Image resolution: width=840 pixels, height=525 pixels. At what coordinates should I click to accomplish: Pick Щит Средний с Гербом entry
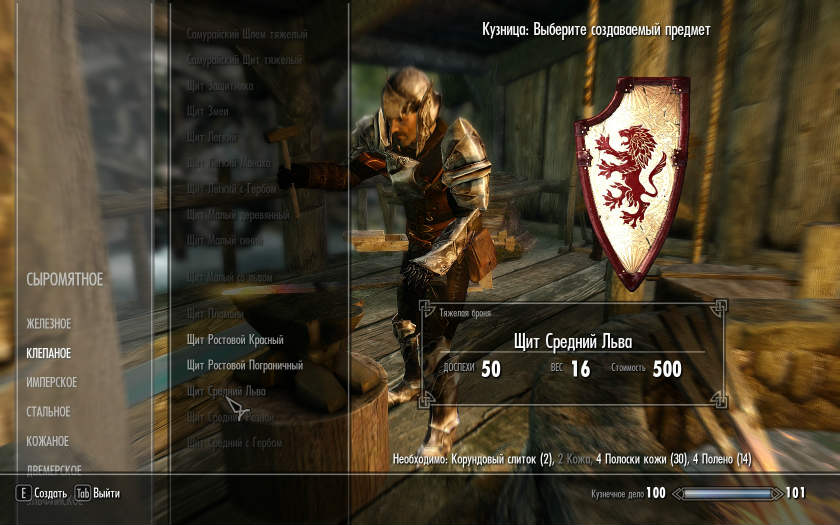(x=234, y=442)
